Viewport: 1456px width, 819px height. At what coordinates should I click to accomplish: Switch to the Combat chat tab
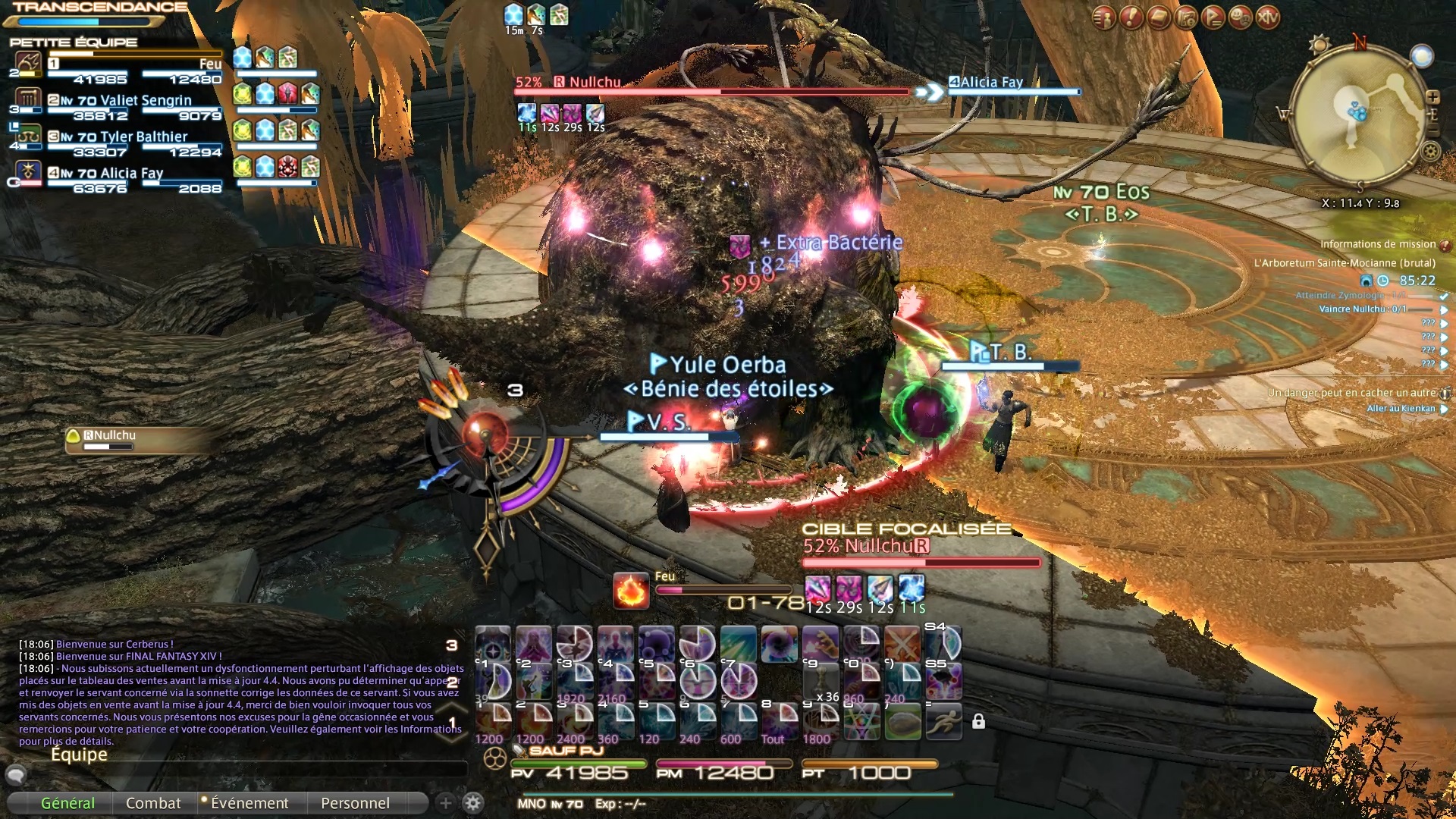tap(153, 803)
